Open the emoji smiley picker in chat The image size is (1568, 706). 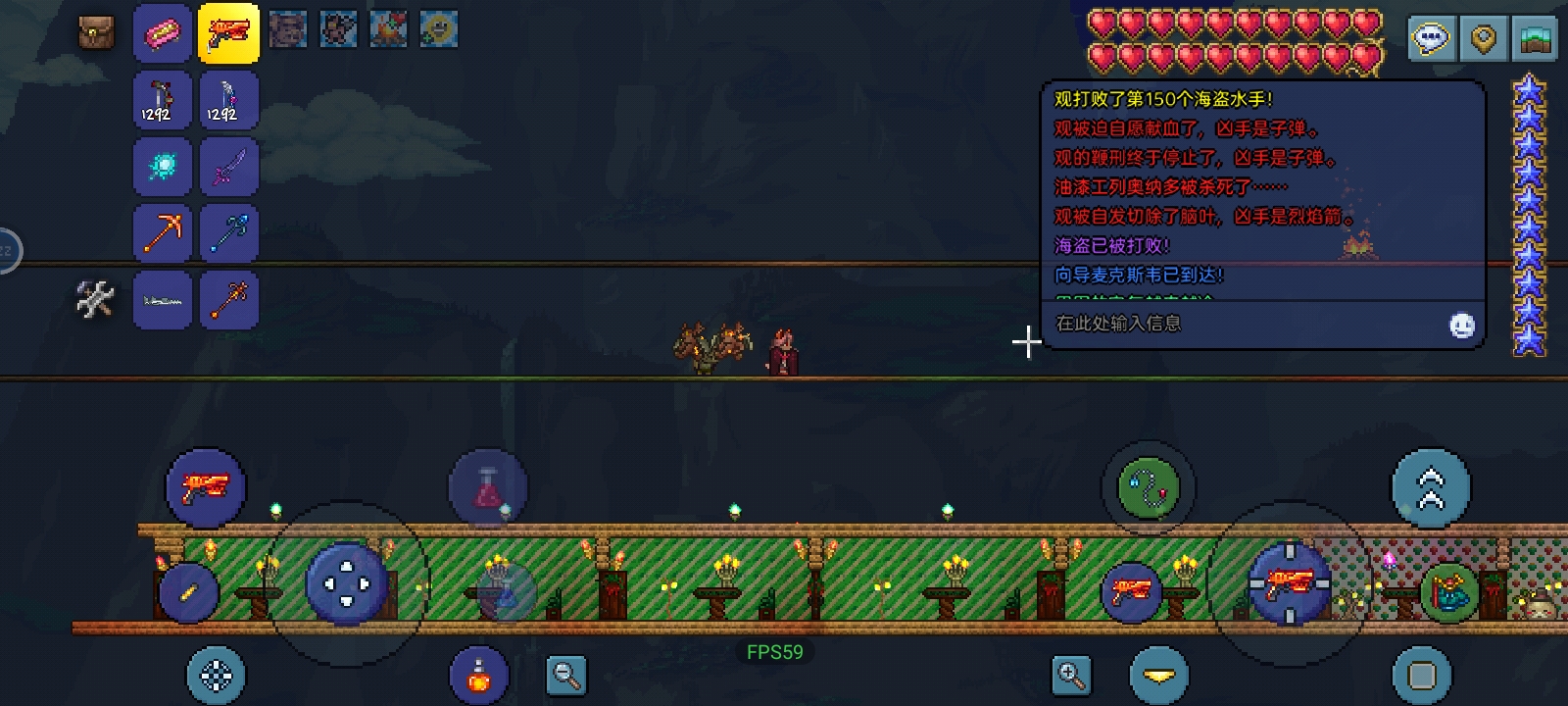[1461, 326]
